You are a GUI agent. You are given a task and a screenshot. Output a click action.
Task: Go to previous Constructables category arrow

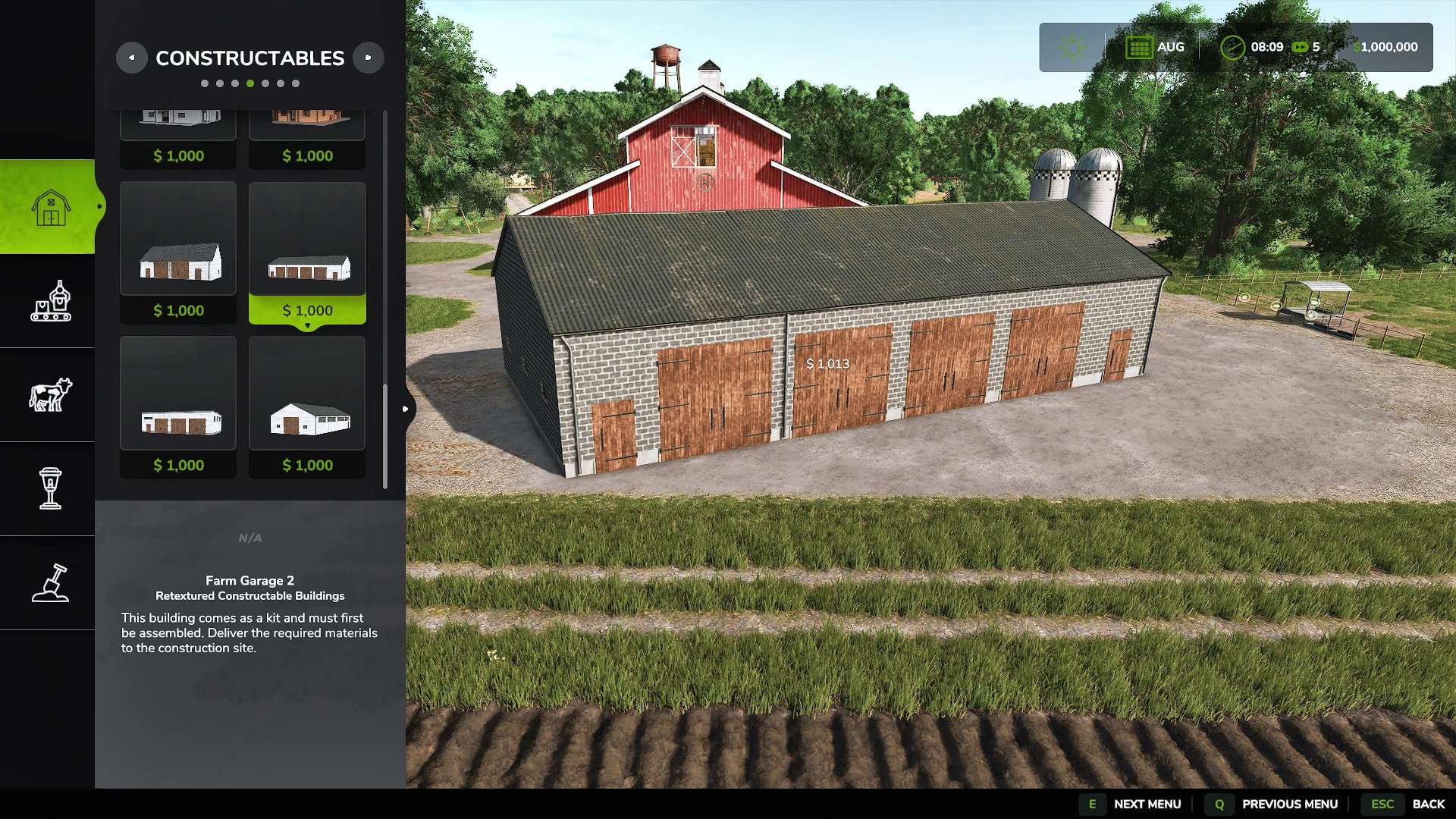(x=131, y=58)
